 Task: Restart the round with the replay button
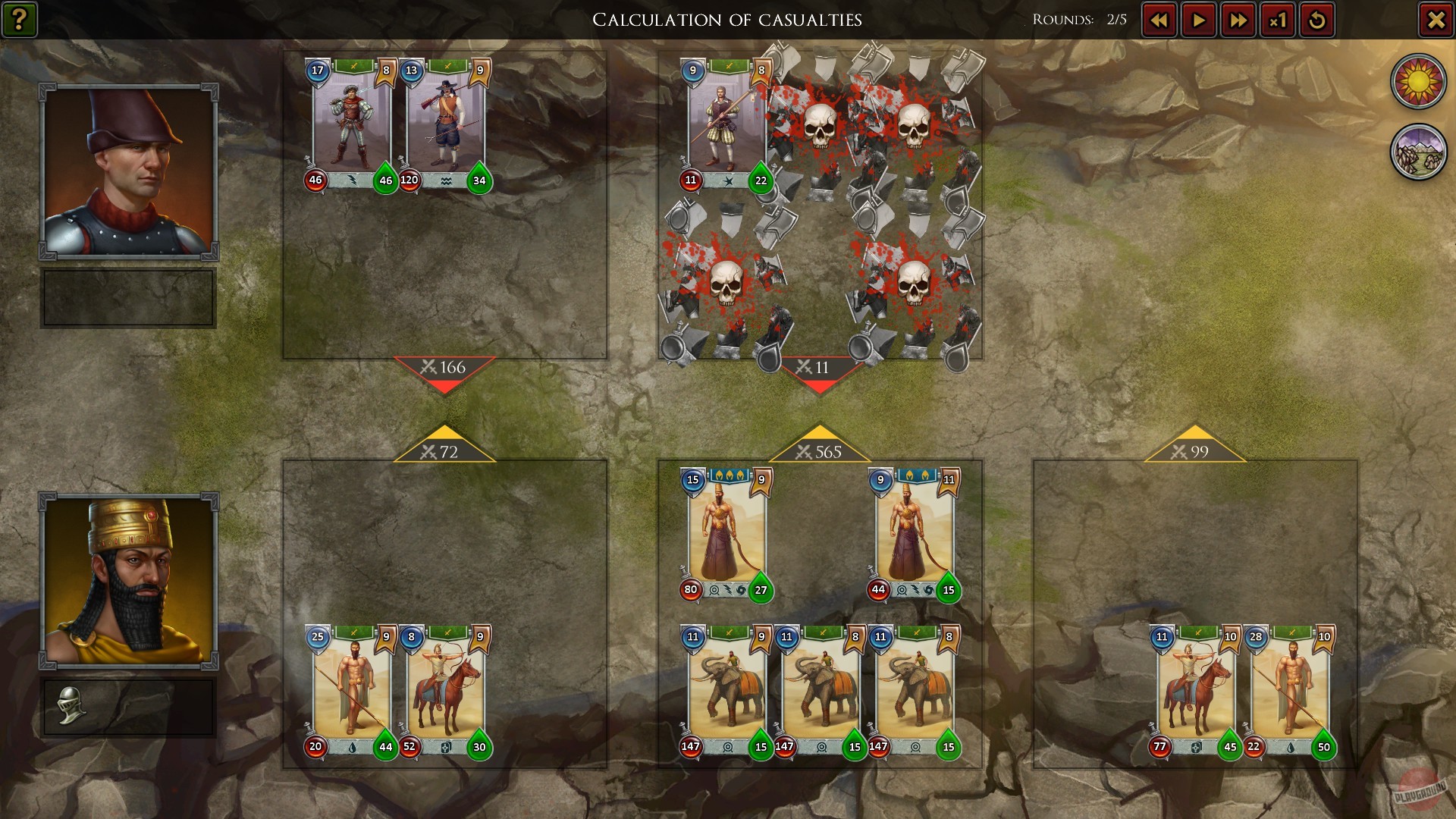pyautogui.click(x=1317, y=20)
